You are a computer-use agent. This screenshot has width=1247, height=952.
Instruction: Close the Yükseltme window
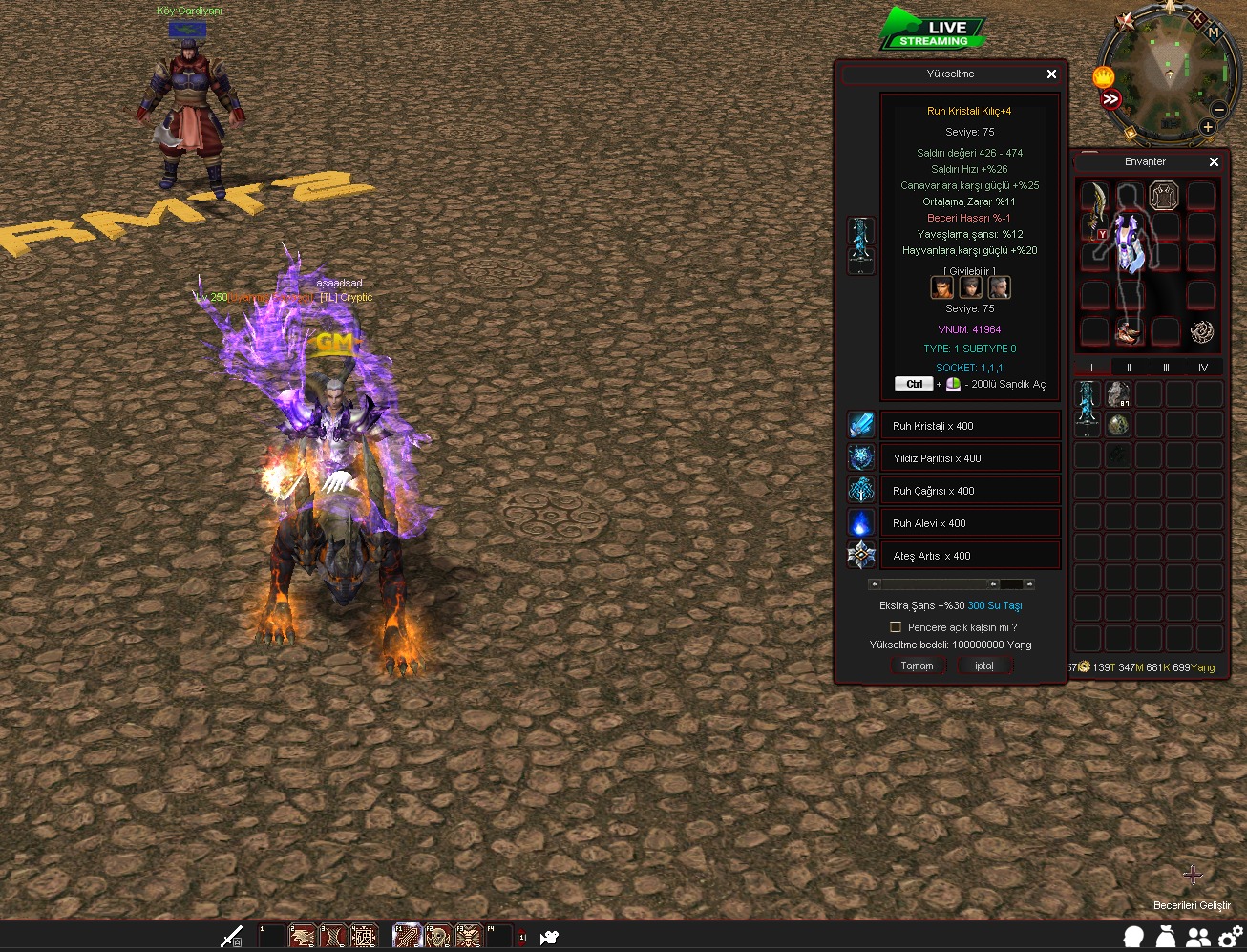click(x=1051, y=74)
